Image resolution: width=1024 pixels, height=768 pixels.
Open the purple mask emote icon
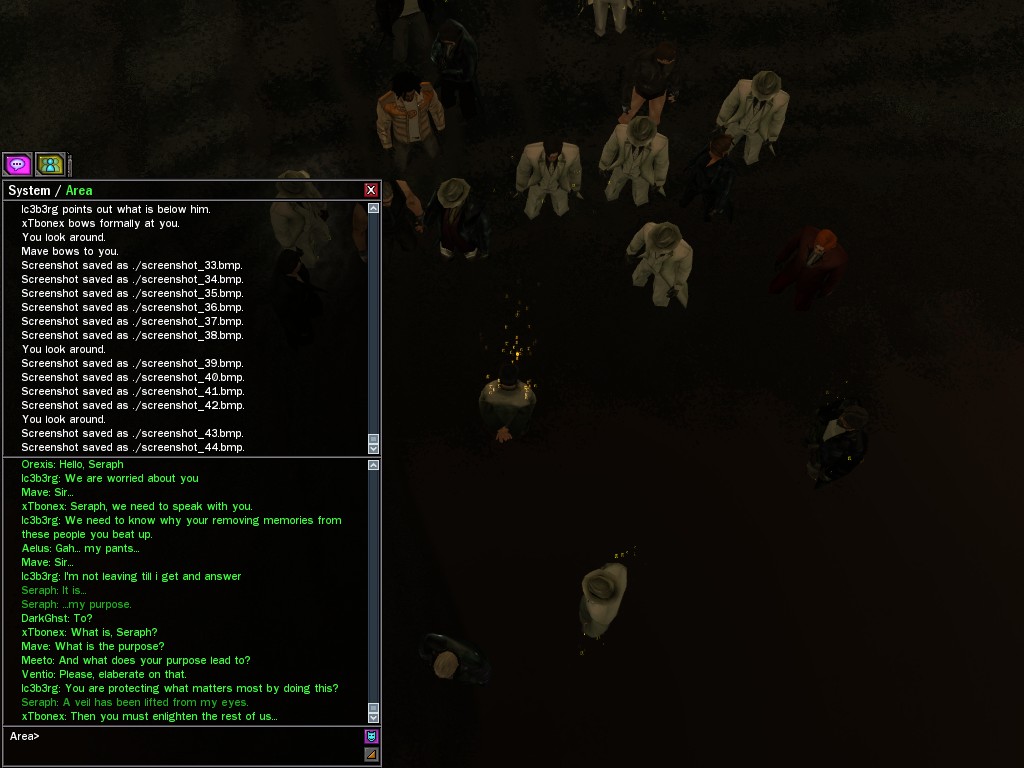[x=371, y=737]
